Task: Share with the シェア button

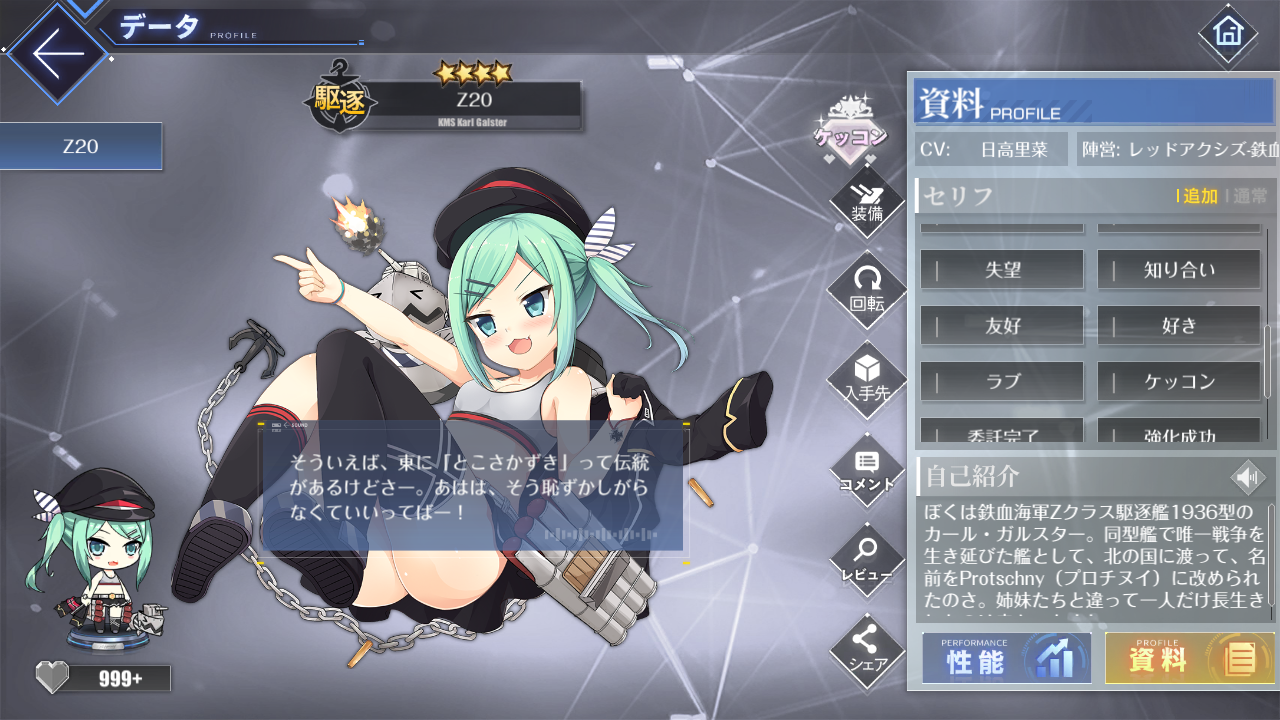Action: click(x=867, y=648)
